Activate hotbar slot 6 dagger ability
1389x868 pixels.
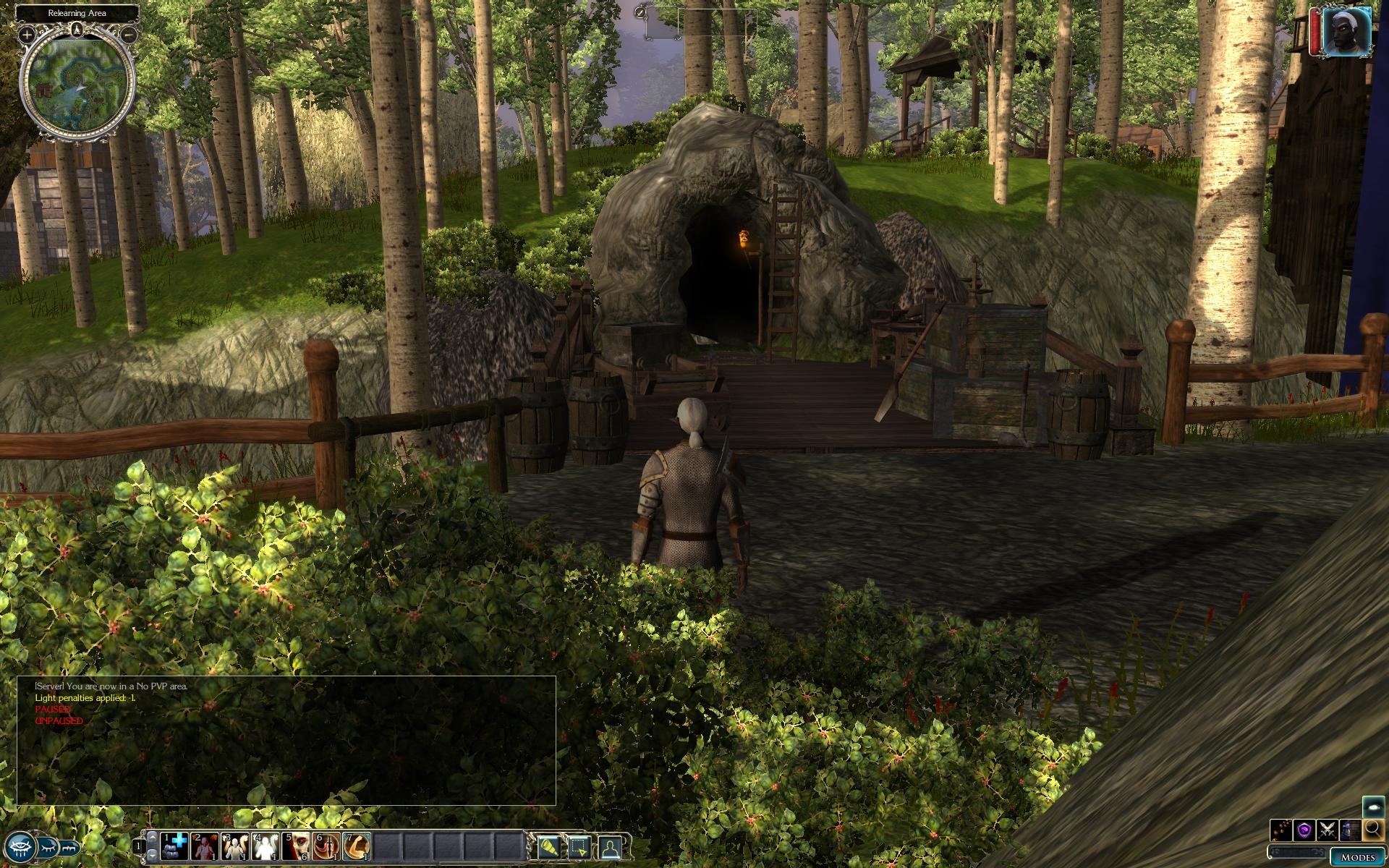pos(326,846)
